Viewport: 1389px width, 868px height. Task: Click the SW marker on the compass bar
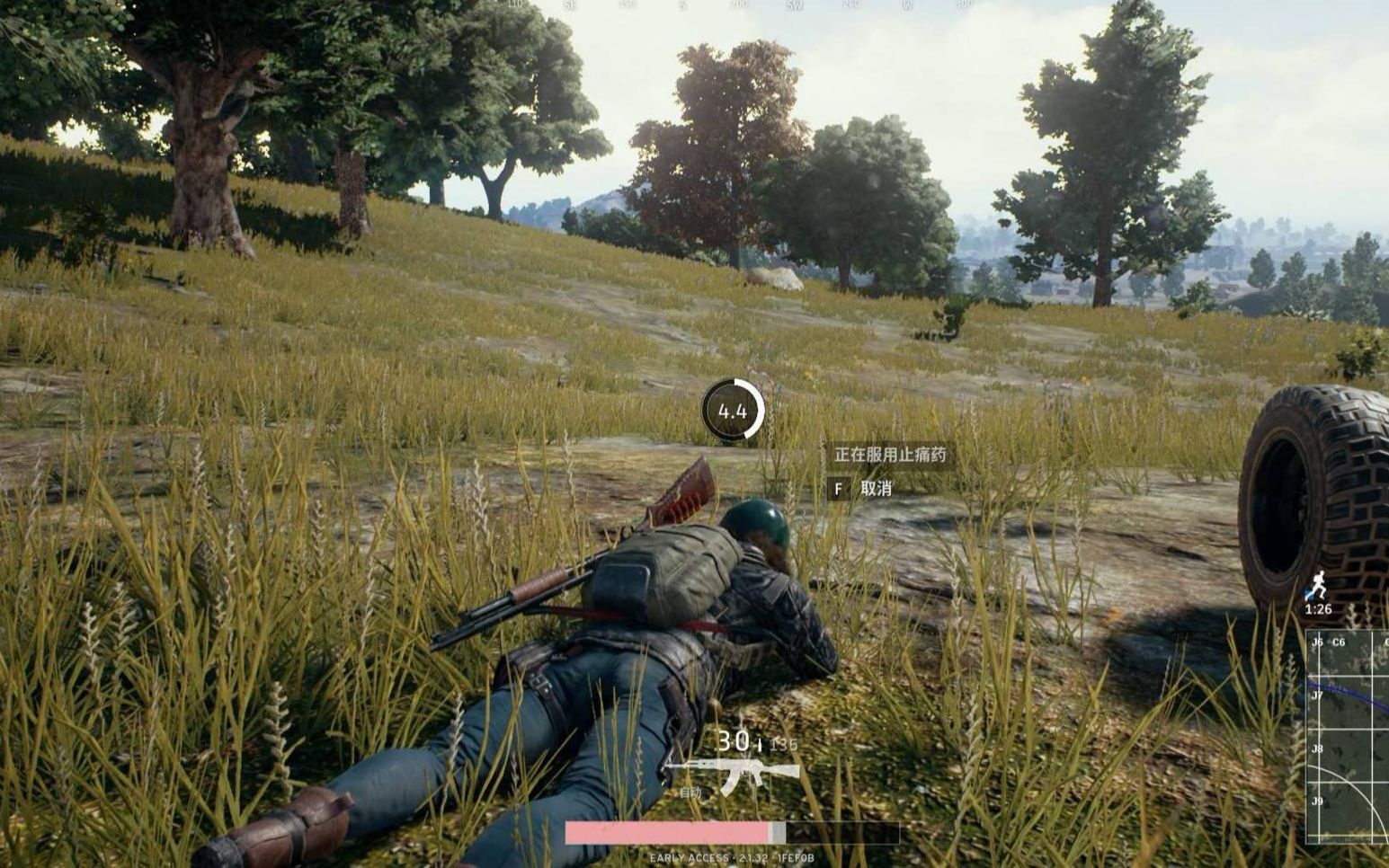[794, 7]
